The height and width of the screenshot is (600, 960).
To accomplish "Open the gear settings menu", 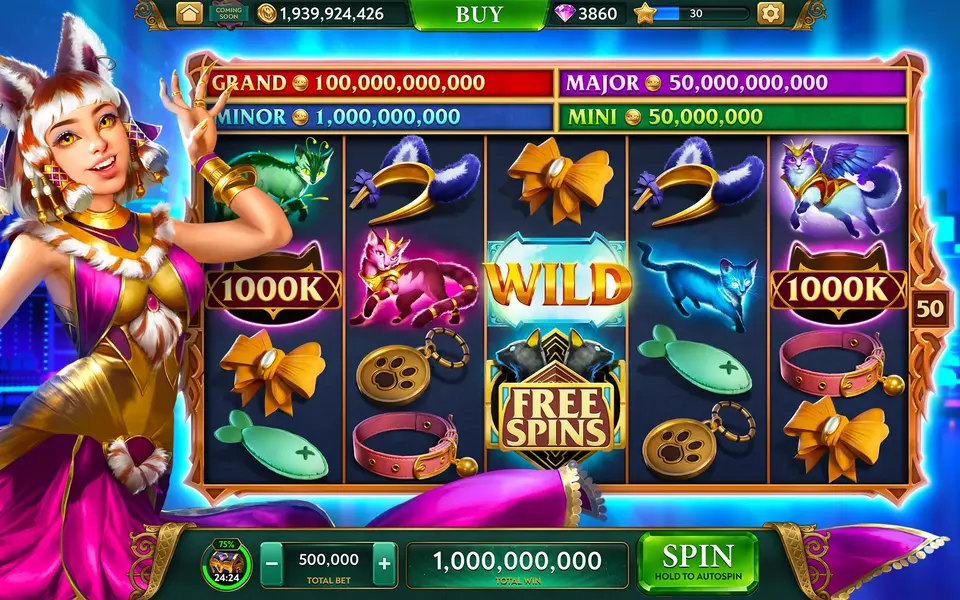I will (x=770, y=13).
